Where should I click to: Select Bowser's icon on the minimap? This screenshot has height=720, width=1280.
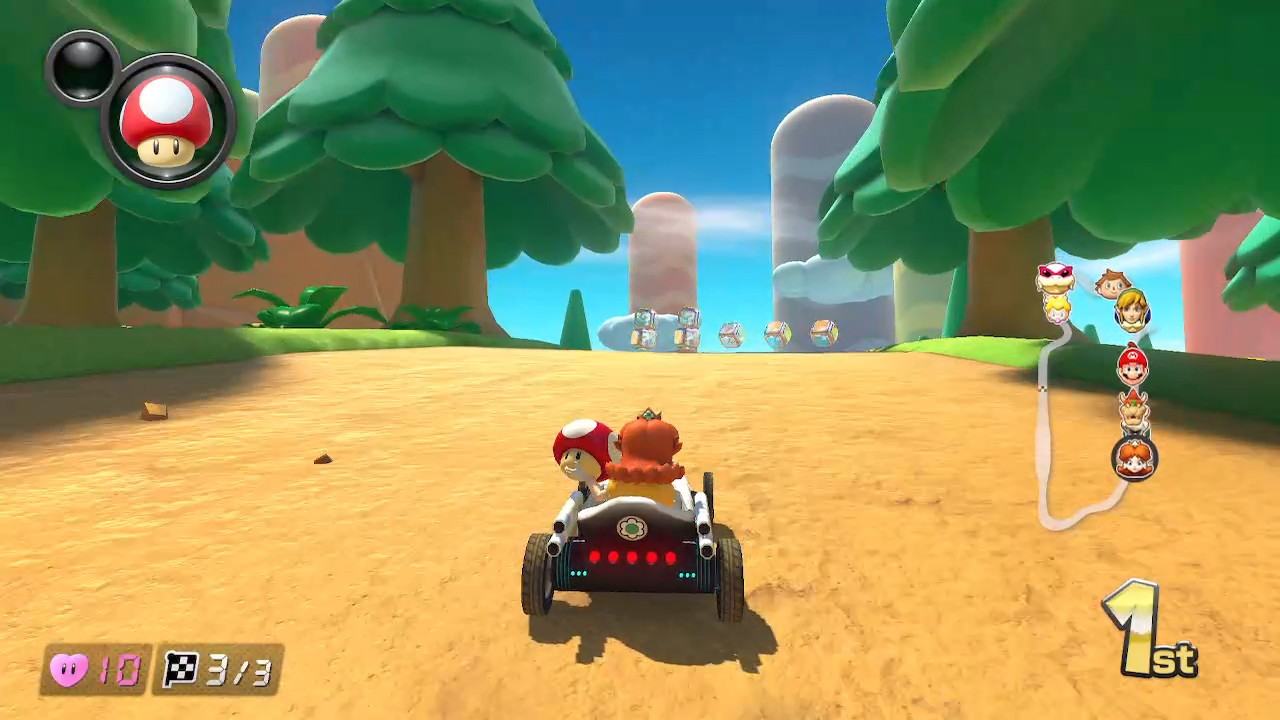1135,410
